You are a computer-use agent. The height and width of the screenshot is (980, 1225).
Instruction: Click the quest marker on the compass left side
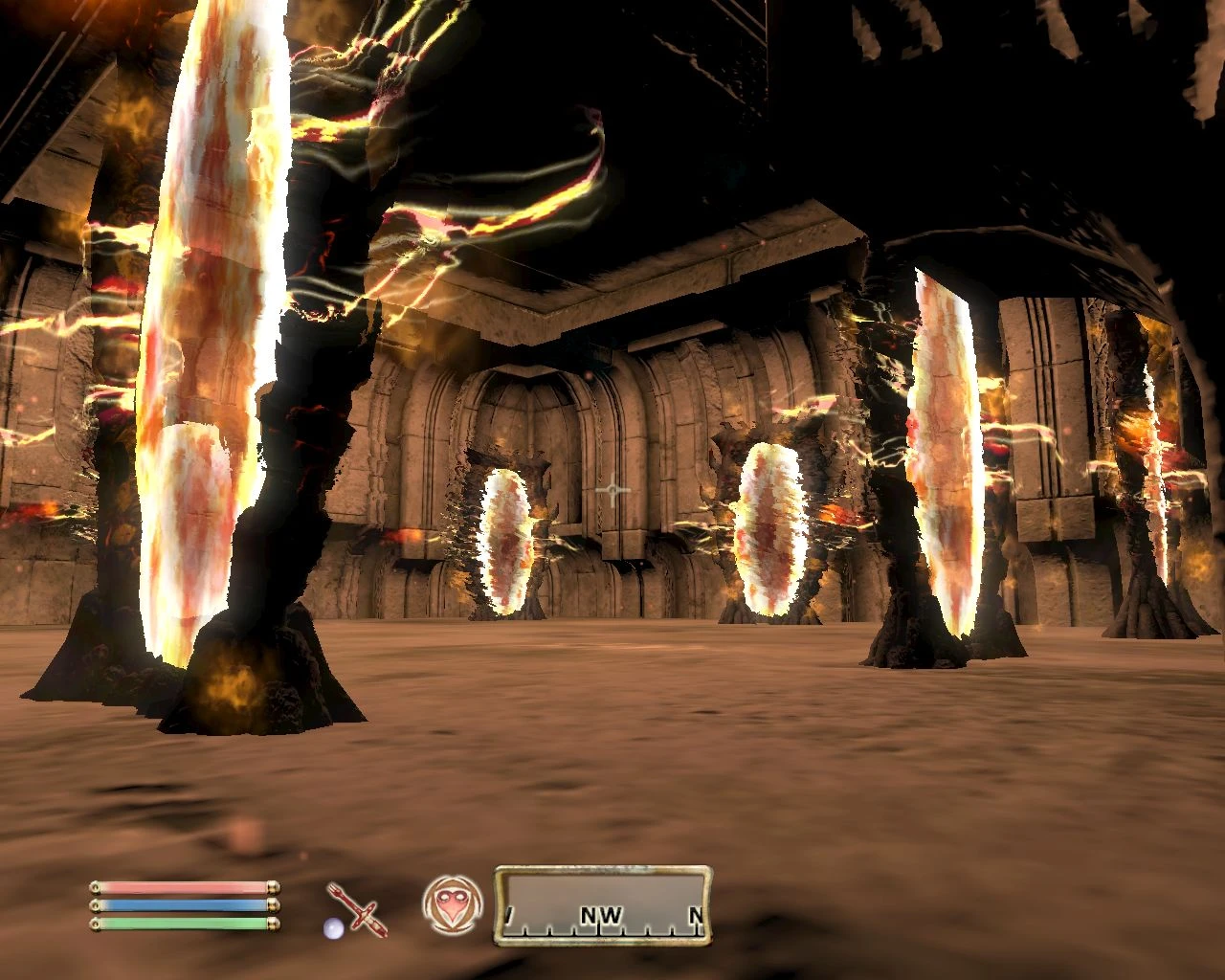click(511, 915)
